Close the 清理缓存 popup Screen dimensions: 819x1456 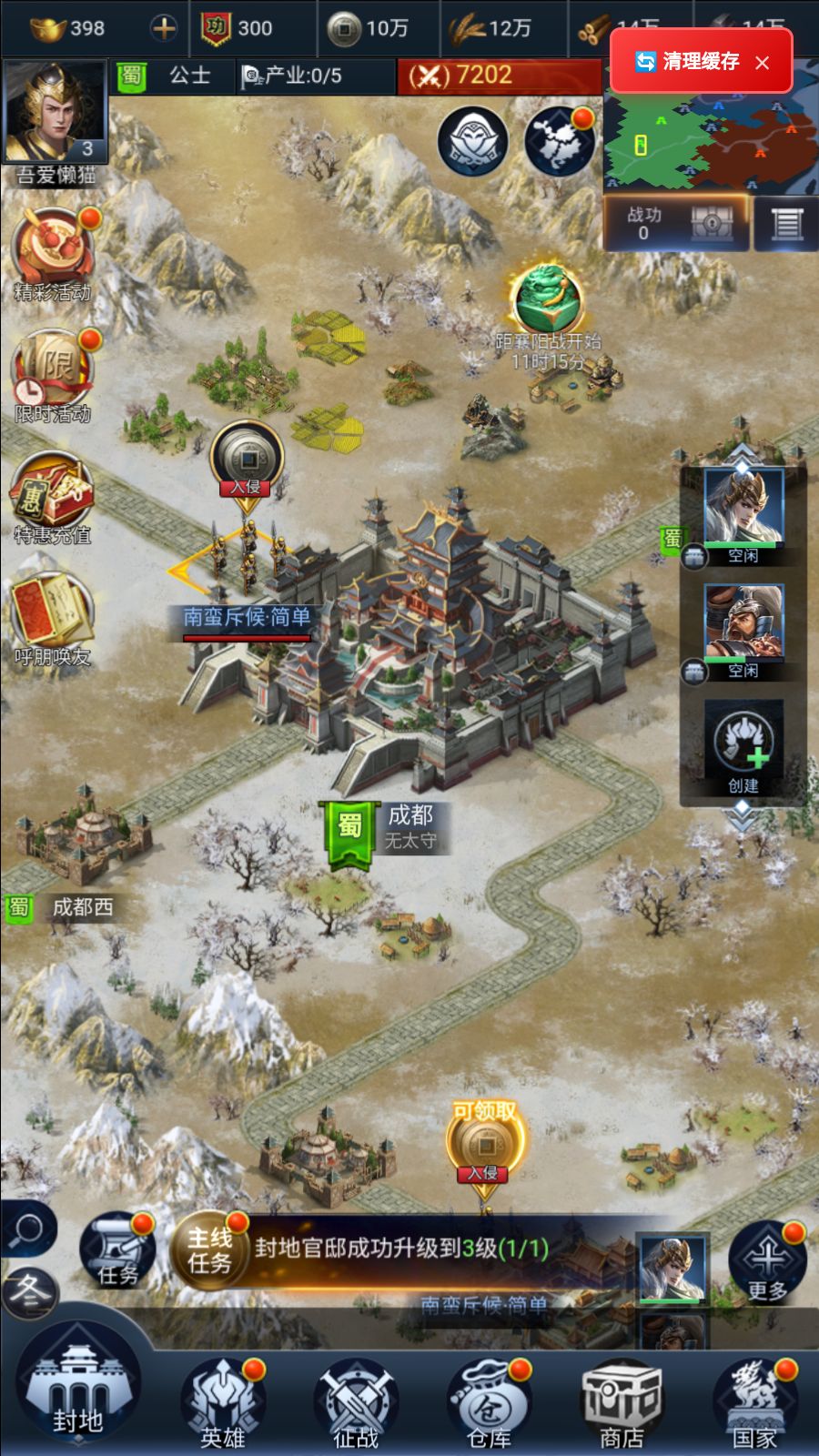tap(763, 62)
